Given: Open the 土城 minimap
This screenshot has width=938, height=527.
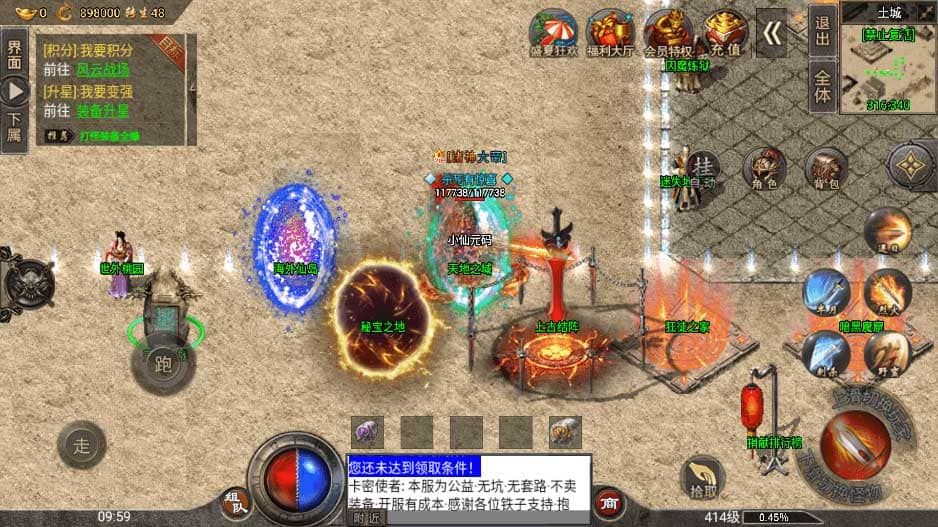Looking at the screenshot, I should point(888,60).
